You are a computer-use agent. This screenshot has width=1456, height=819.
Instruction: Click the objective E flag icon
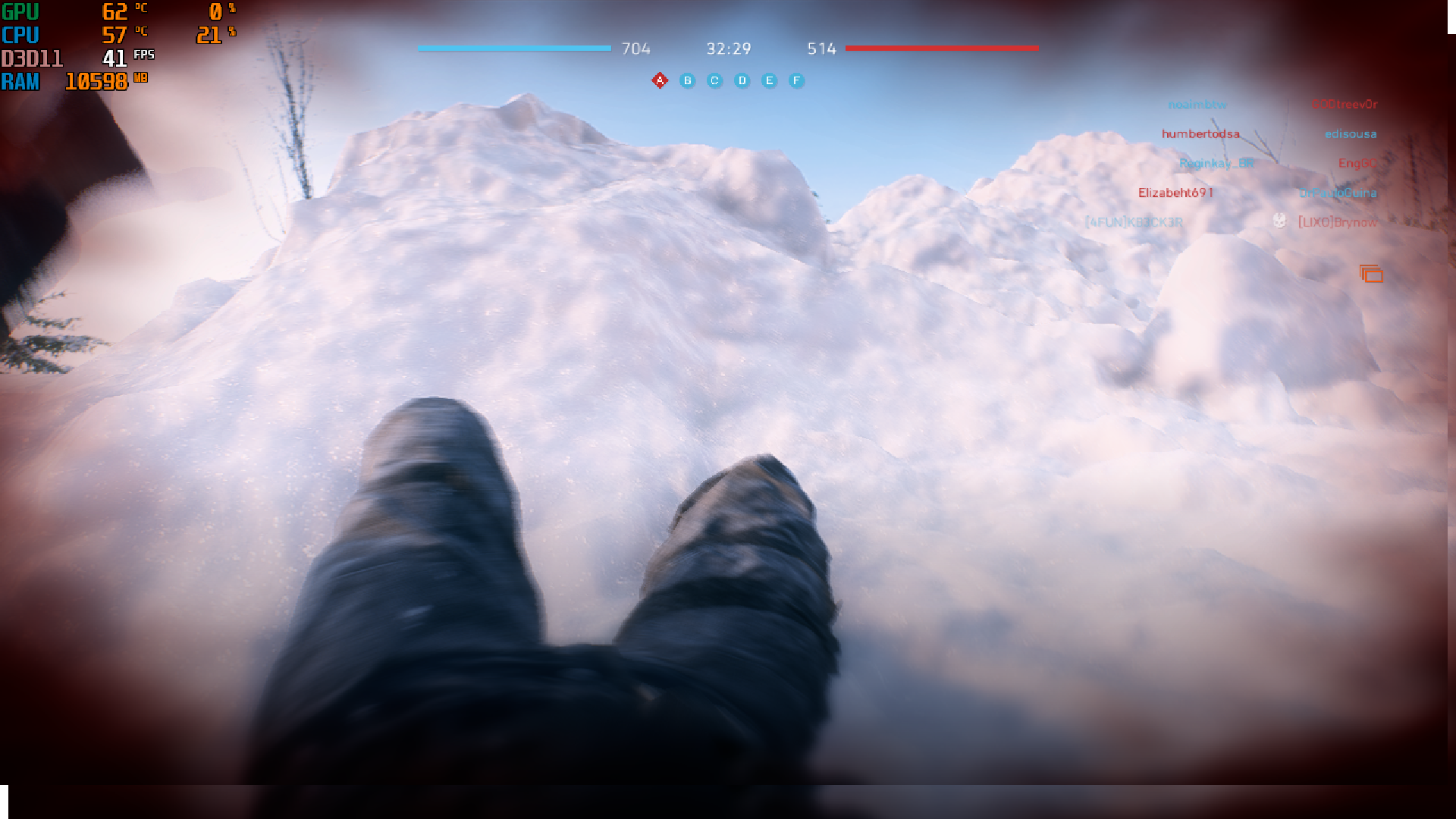(x=770, y=80)
